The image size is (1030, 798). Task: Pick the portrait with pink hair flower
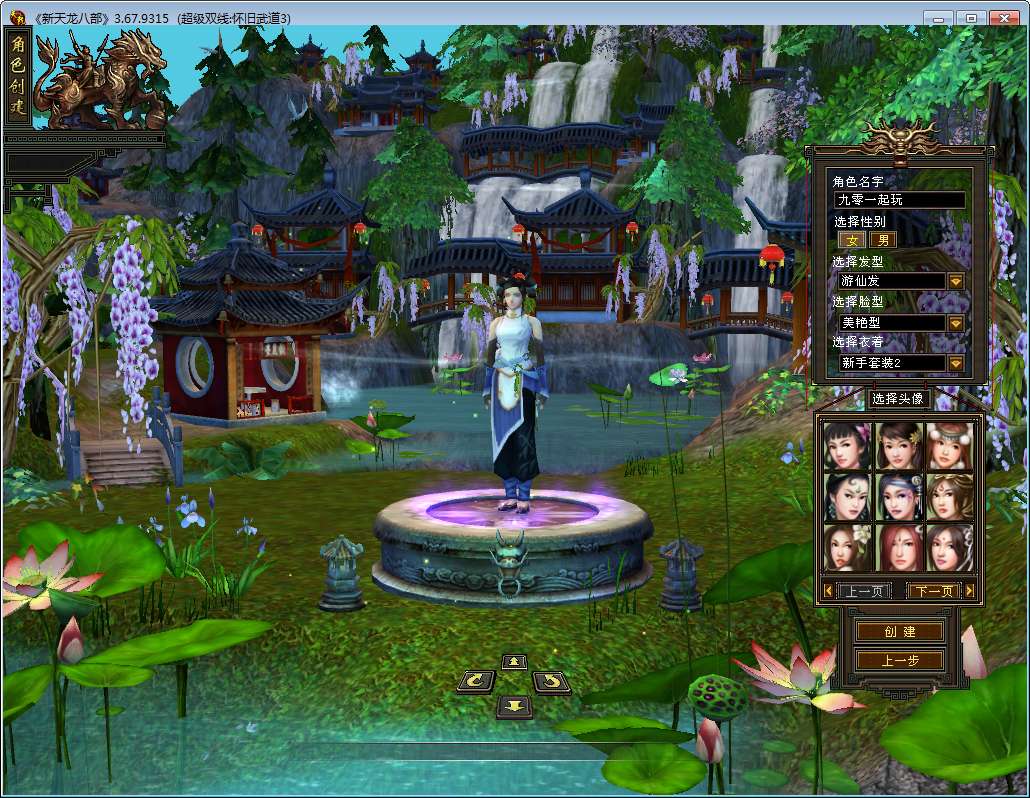coord(848,445)
